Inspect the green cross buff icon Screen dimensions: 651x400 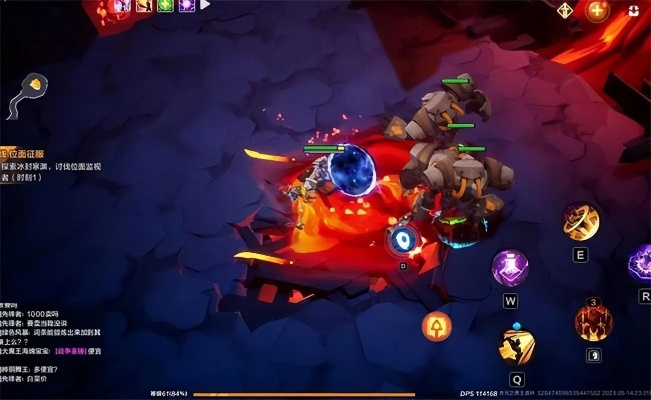165,5
